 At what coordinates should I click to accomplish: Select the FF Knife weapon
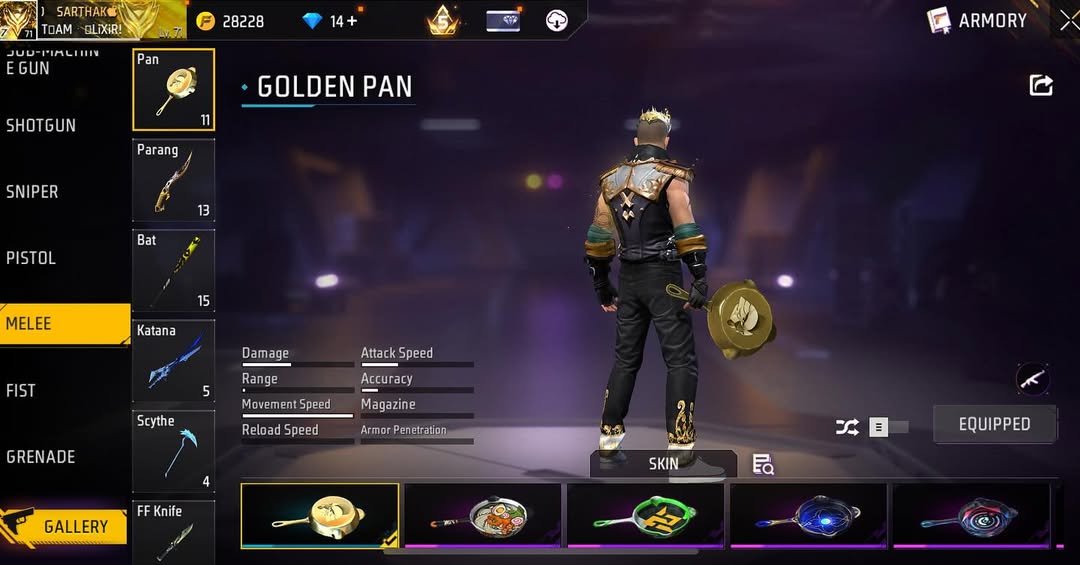click(174, 532)
